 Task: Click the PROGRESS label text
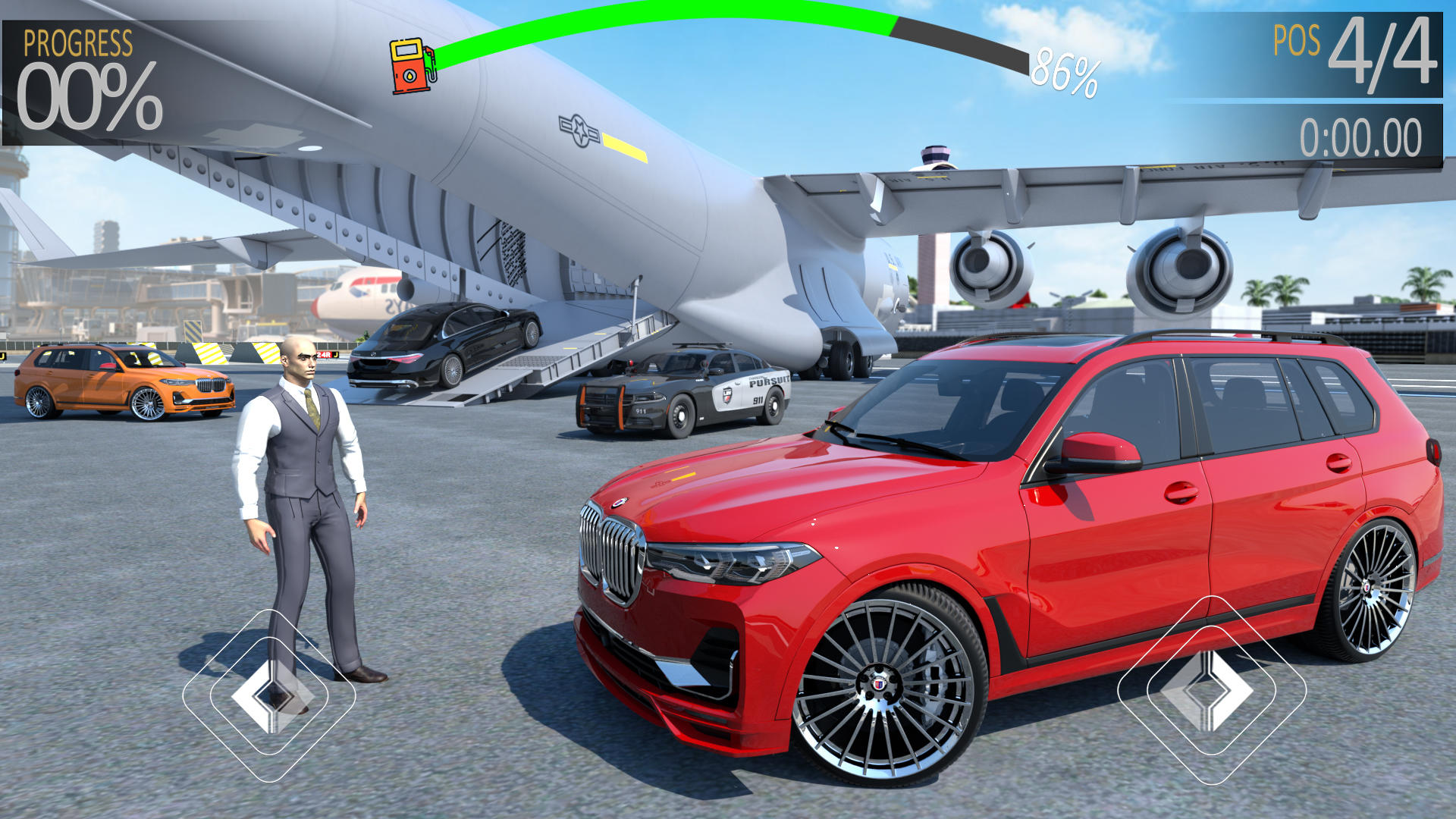78,42
